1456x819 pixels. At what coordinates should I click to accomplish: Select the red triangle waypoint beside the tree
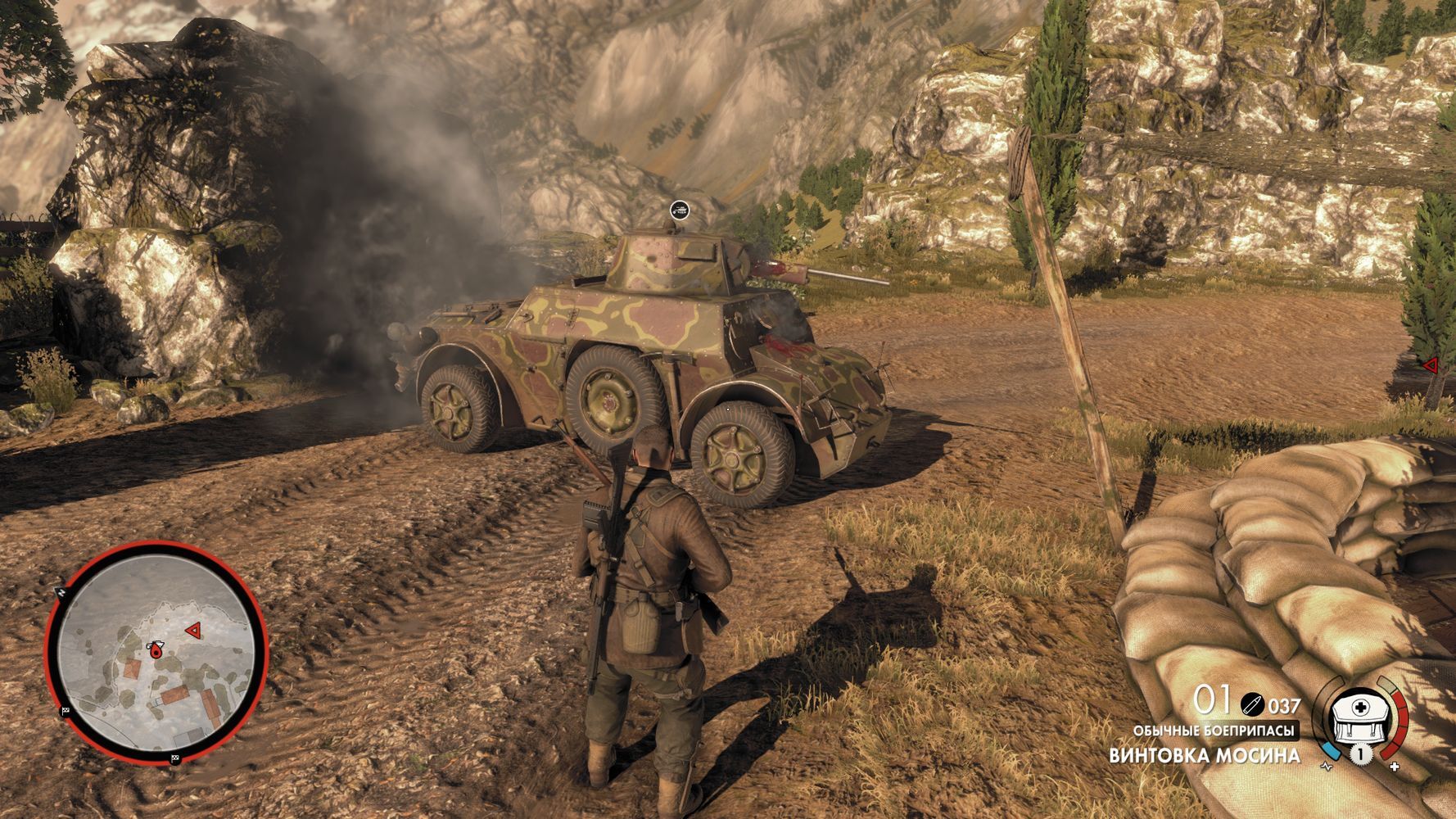point(1430,365)
